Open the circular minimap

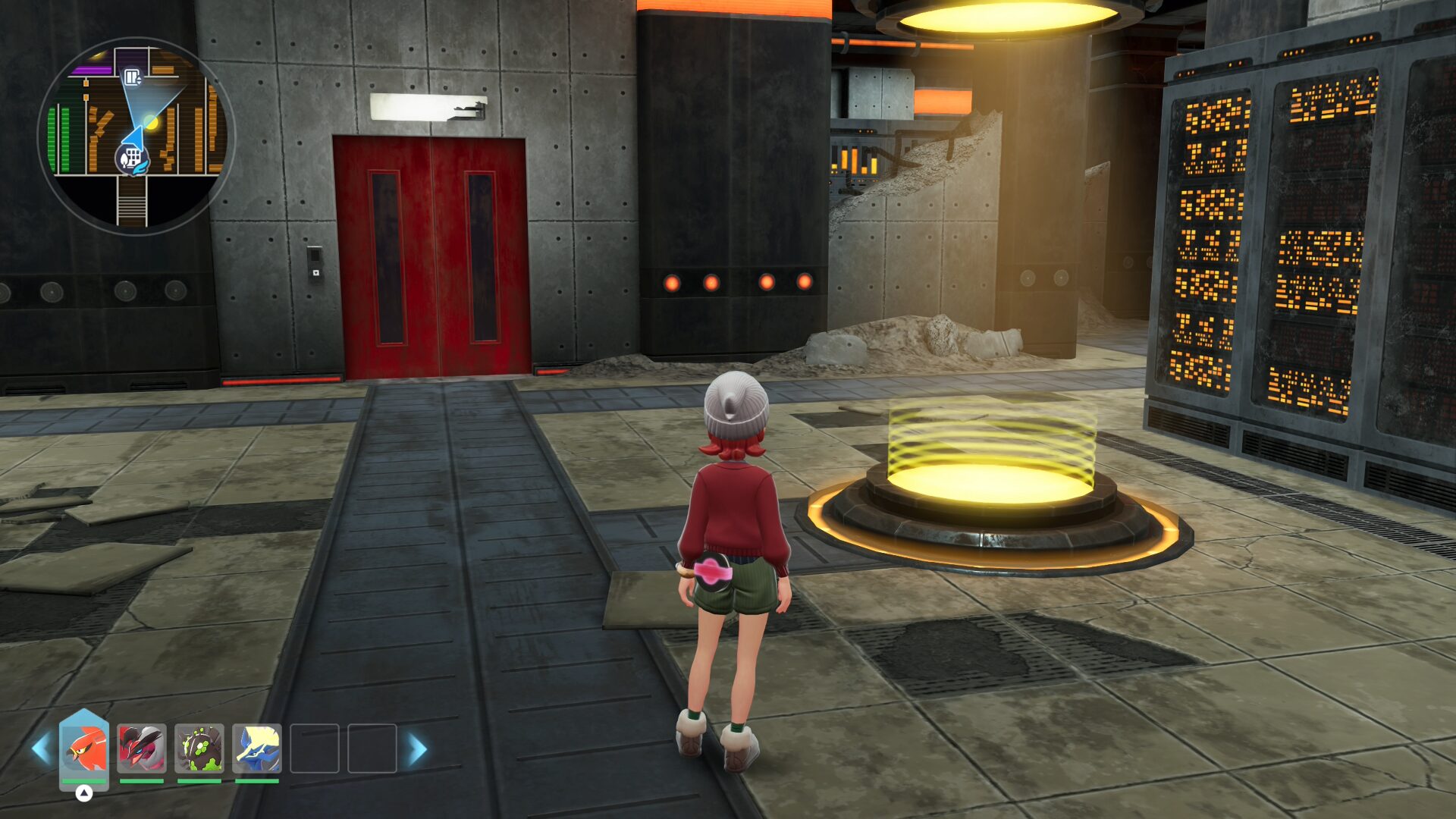(136, 136)
